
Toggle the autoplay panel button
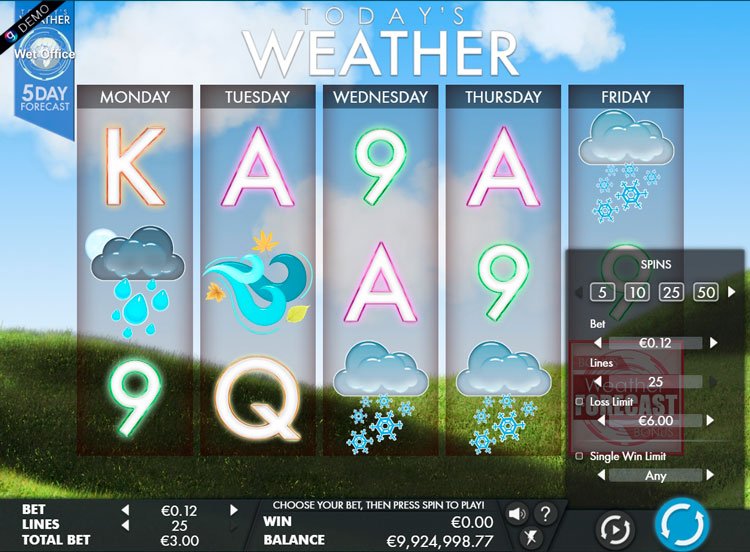click(614, 528)
